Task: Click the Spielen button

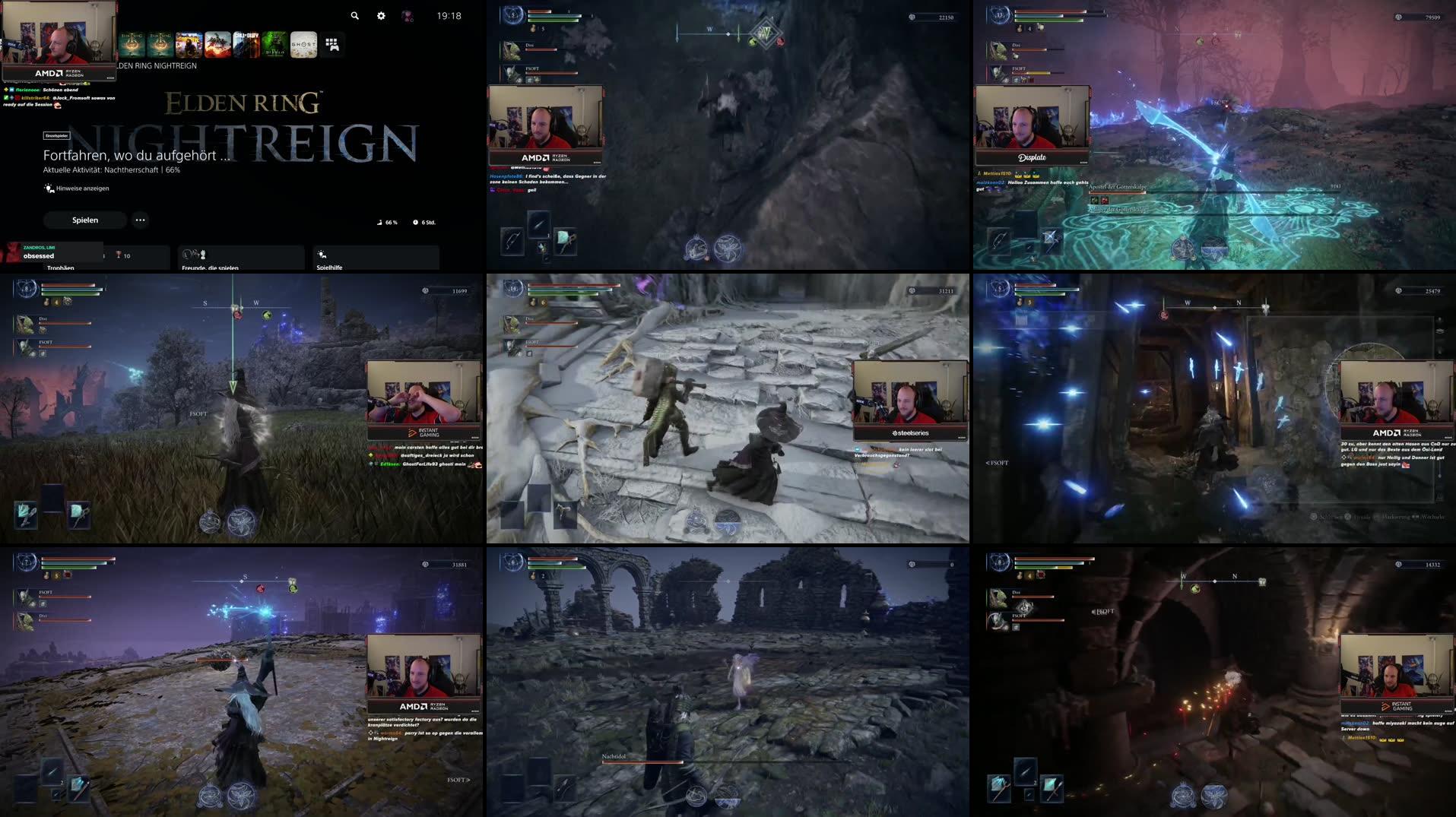Action: (84, 220)
